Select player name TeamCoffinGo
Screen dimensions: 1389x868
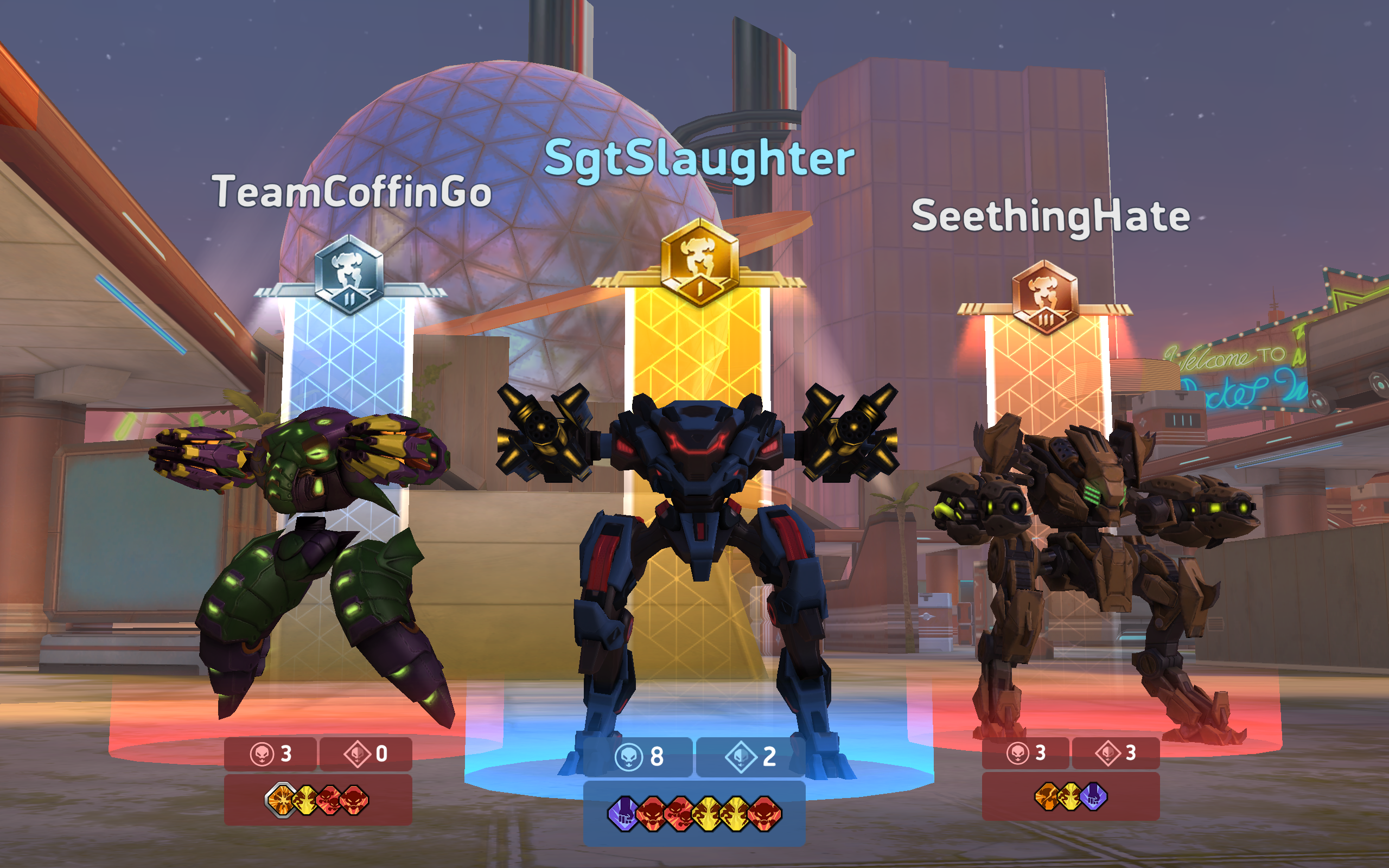click(352, 192)
